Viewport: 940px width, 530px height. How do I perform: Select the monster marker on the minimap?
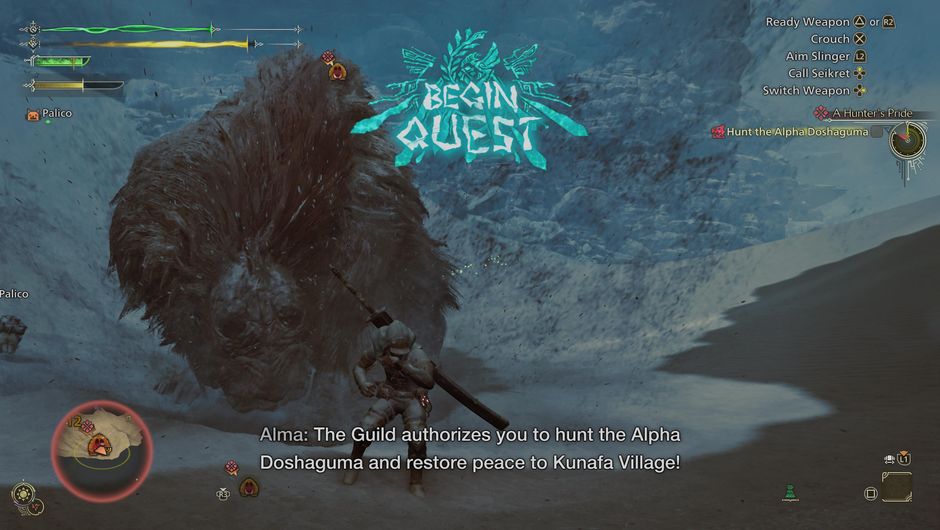pos(100,447)
